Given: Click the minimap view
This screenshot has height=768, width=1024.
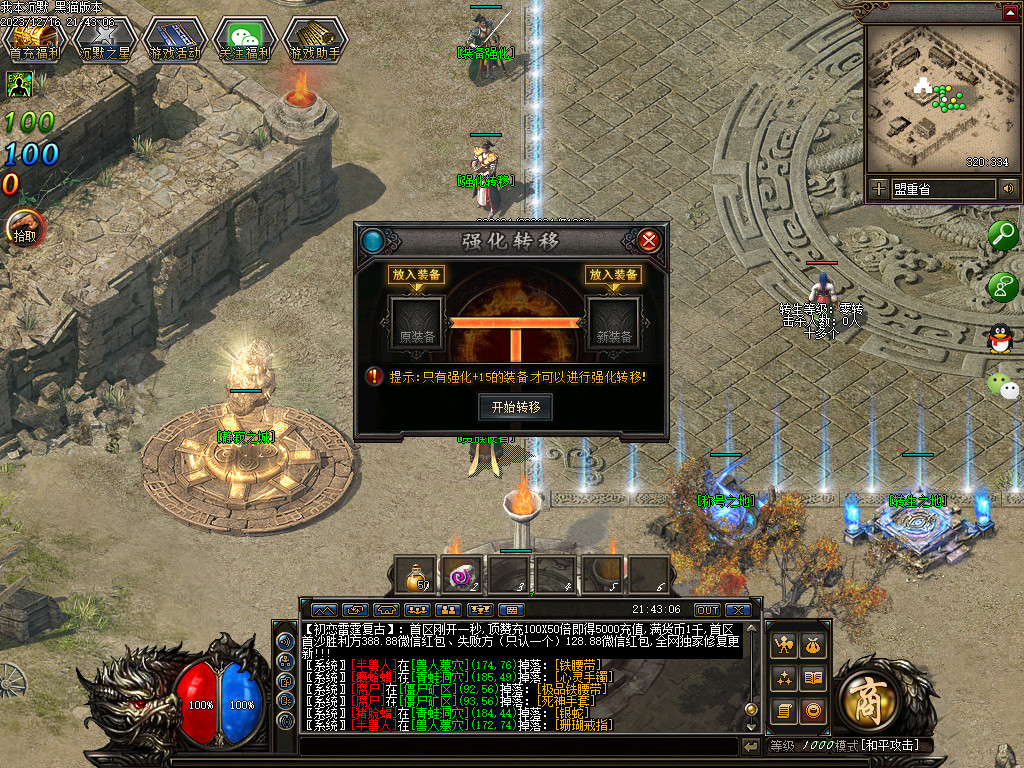Looking at the screenshot, I should 942,97.
